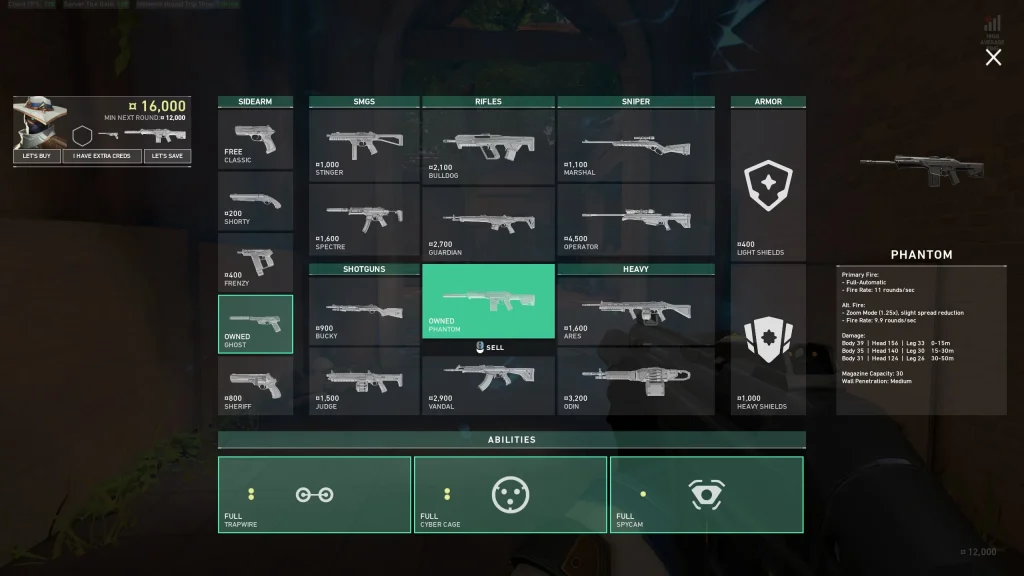Purchase the Frenzy pistol
The width and height of the screenshot is (1024, 576).
pyautogui.click(x=255, y=263)
